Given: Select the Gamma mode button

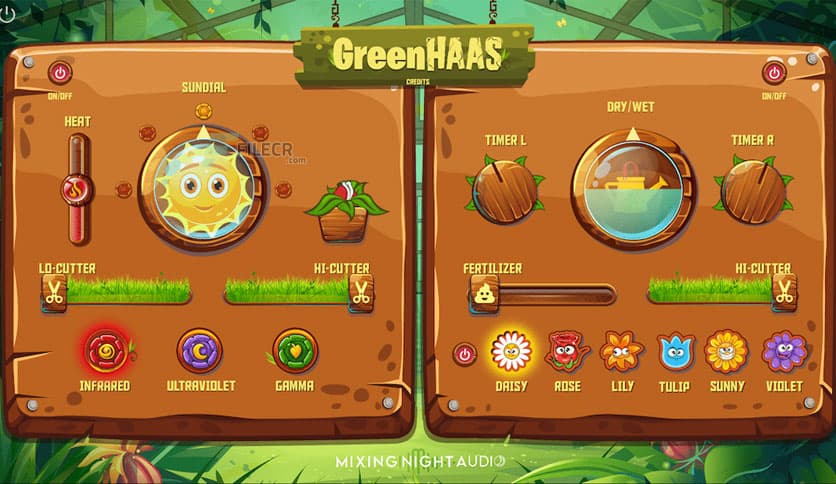Looking at the screenshot, I should point(295,350).
